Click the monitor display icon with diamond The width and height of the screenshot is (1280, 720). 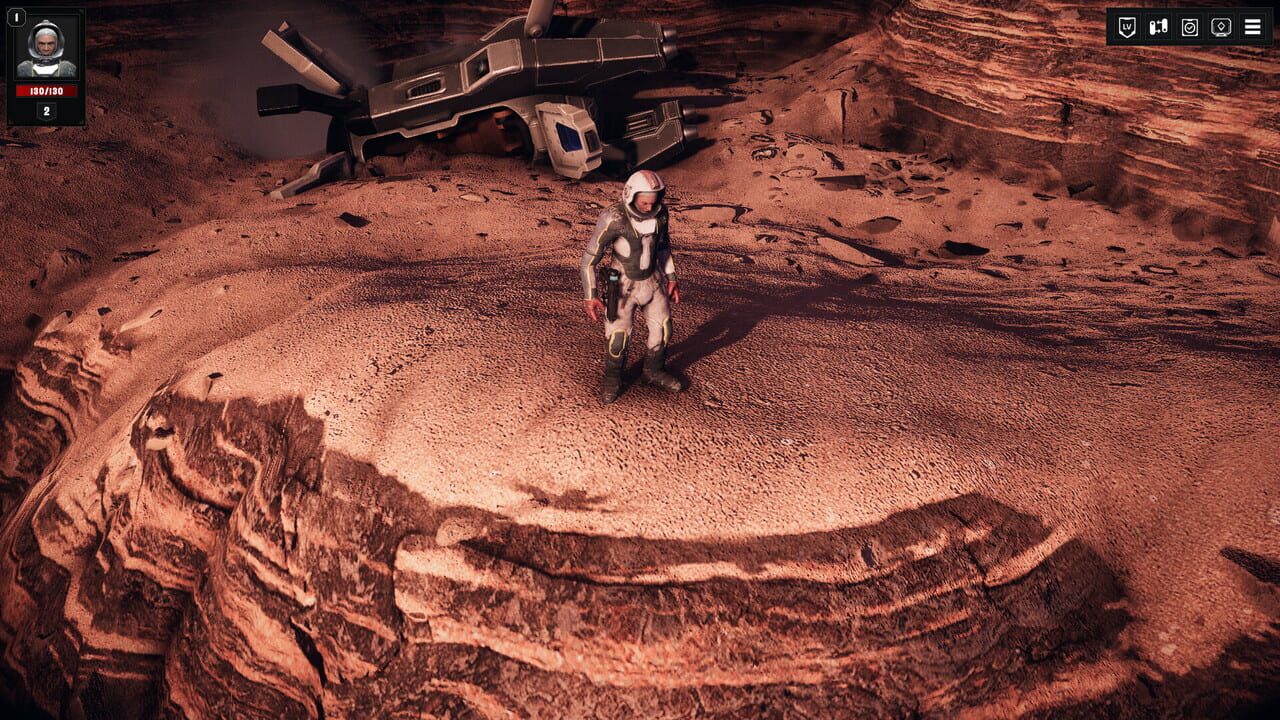[x=1222, y=27]
